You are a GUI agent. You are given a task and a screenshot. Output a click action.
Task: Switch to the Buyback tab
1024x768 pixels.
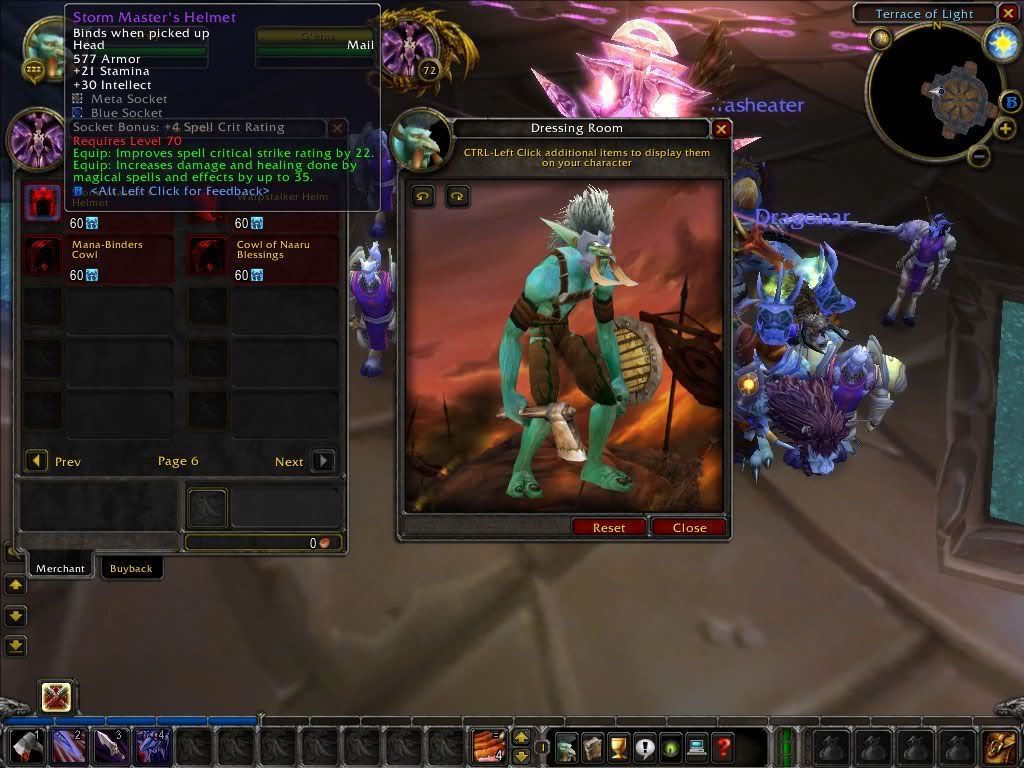pyautogui.click(x=131, y=569)
